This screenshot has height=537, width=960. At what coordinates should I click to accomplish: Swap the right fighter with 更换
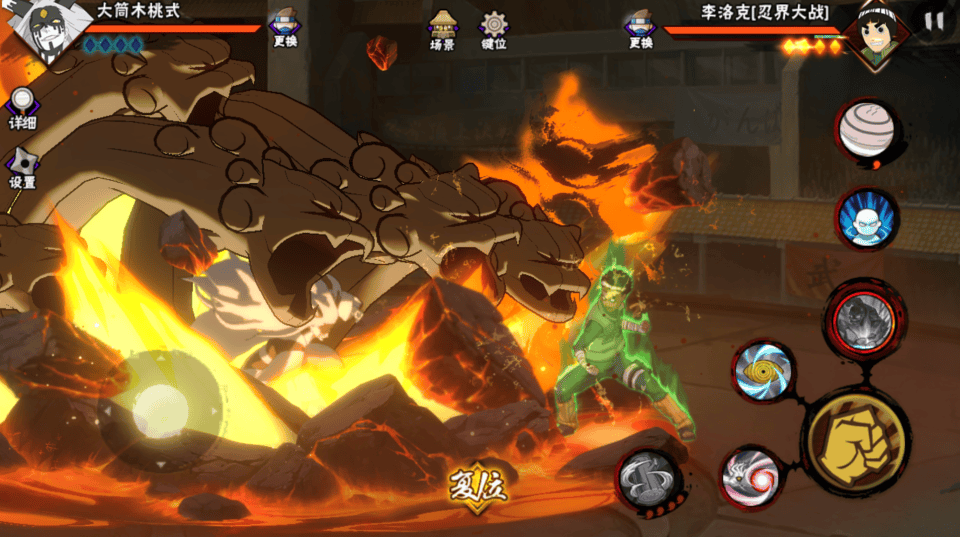point(640,28)
